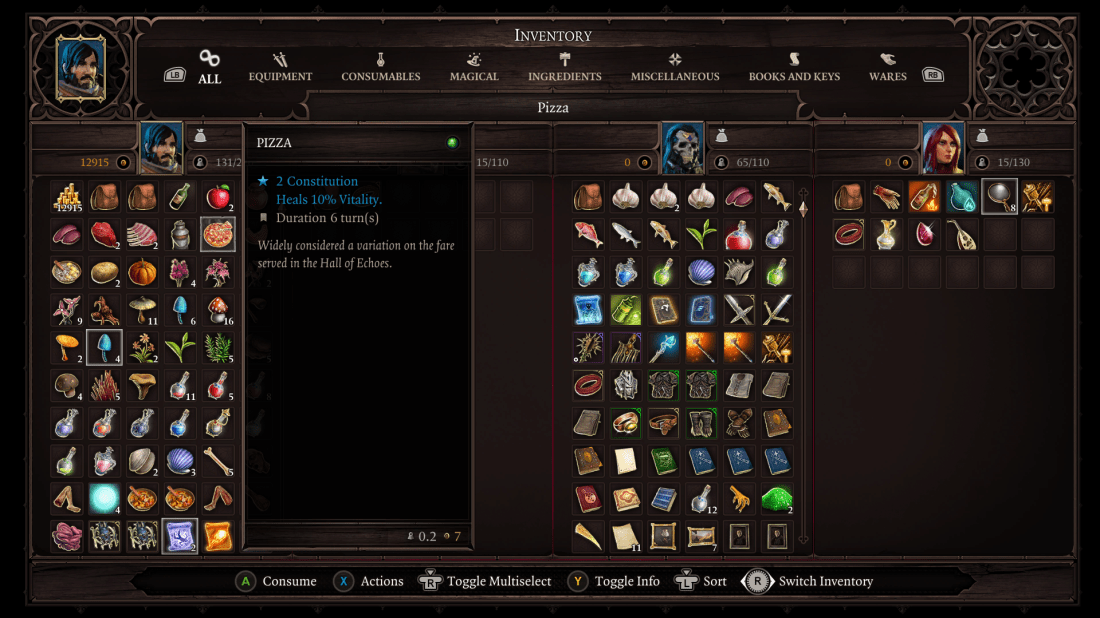
Task: Choose the lute item slot
Action: point(963,234)
